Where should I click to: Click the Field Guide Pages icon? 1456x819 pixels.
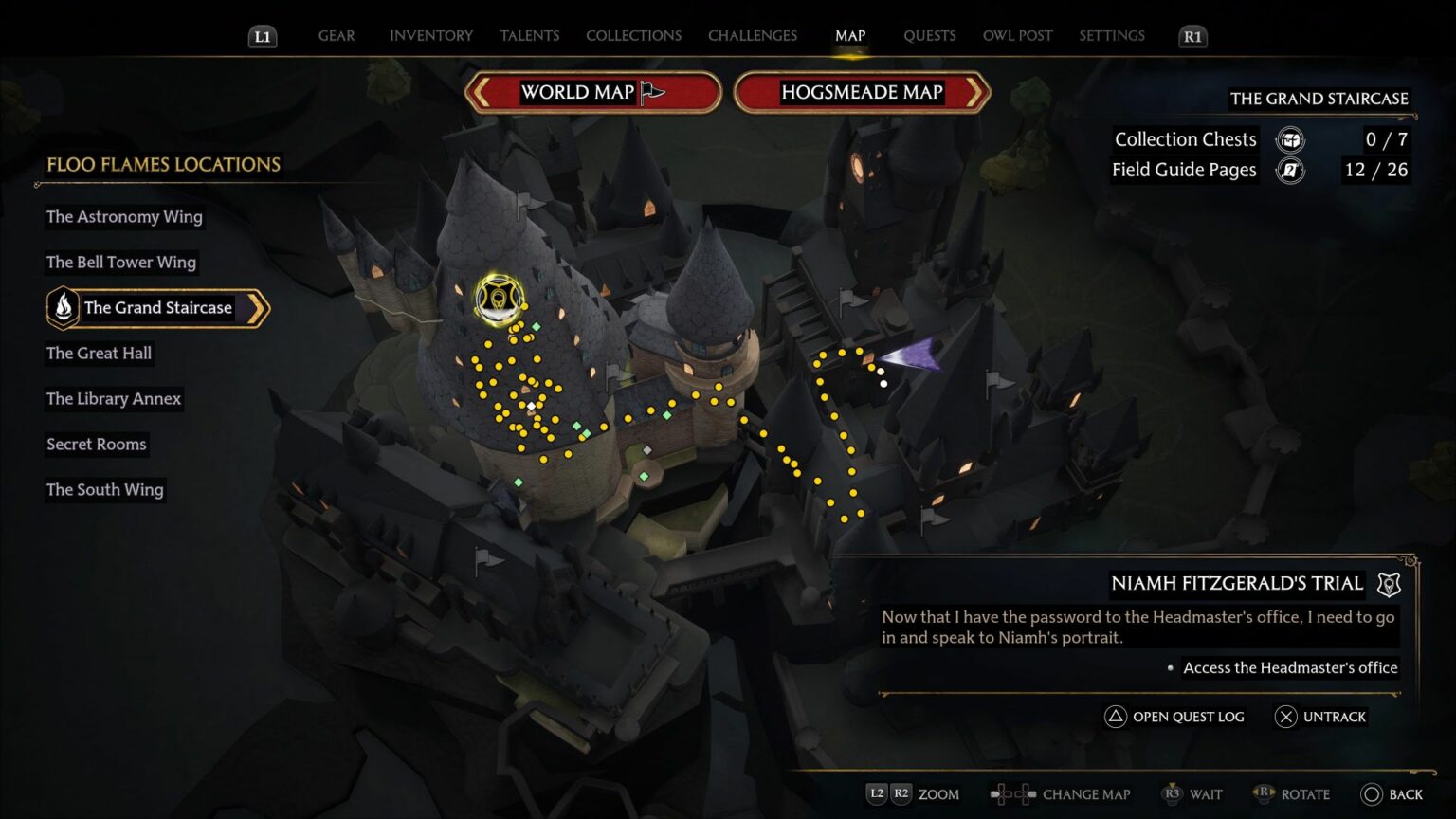click(1289, 170)
